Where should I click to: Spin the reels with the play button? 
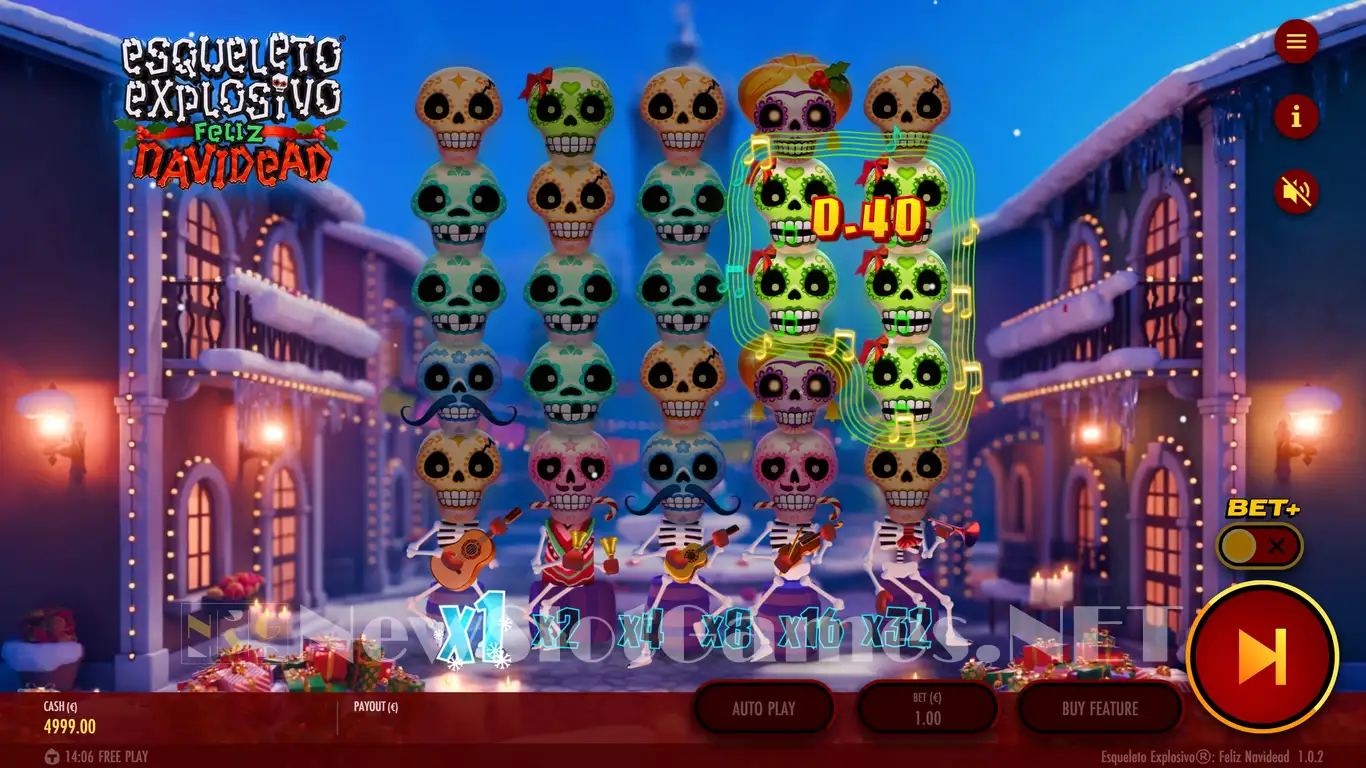[1262, 657]
